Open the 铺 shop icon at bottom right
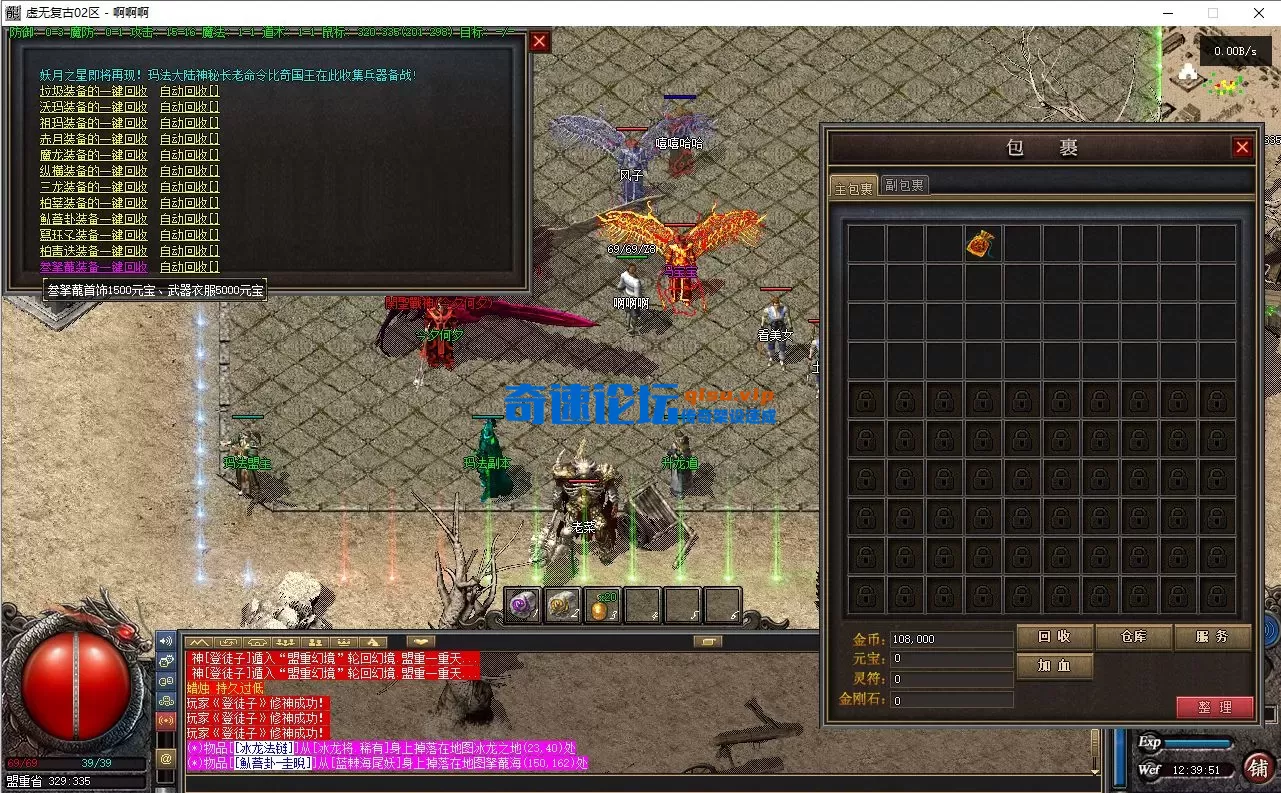This screenshot has width=1281, height=793. coord(1259,770)
